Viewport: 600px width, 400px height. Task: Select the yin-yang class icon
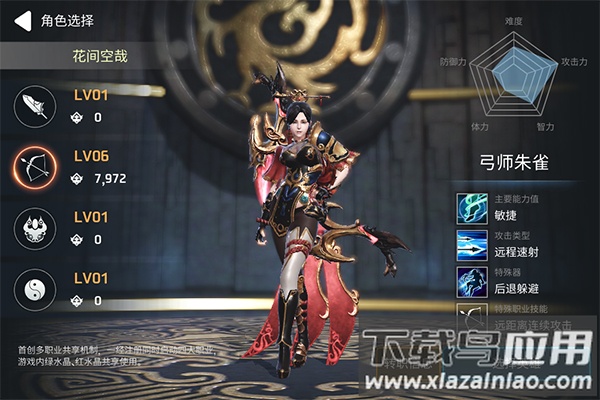35,290
